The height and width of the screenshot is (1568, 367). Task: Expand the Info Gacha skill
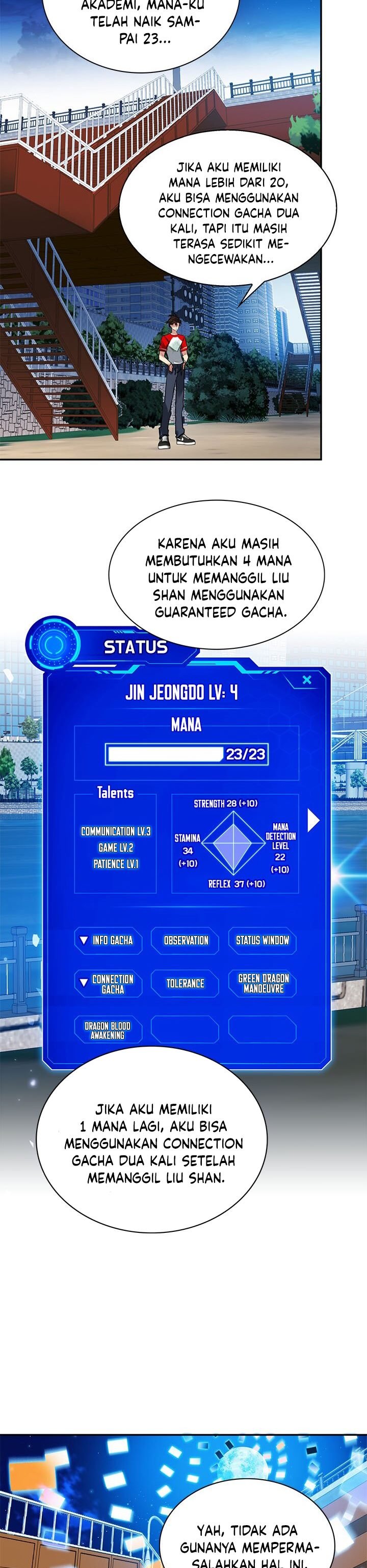(x=108, y=941)
